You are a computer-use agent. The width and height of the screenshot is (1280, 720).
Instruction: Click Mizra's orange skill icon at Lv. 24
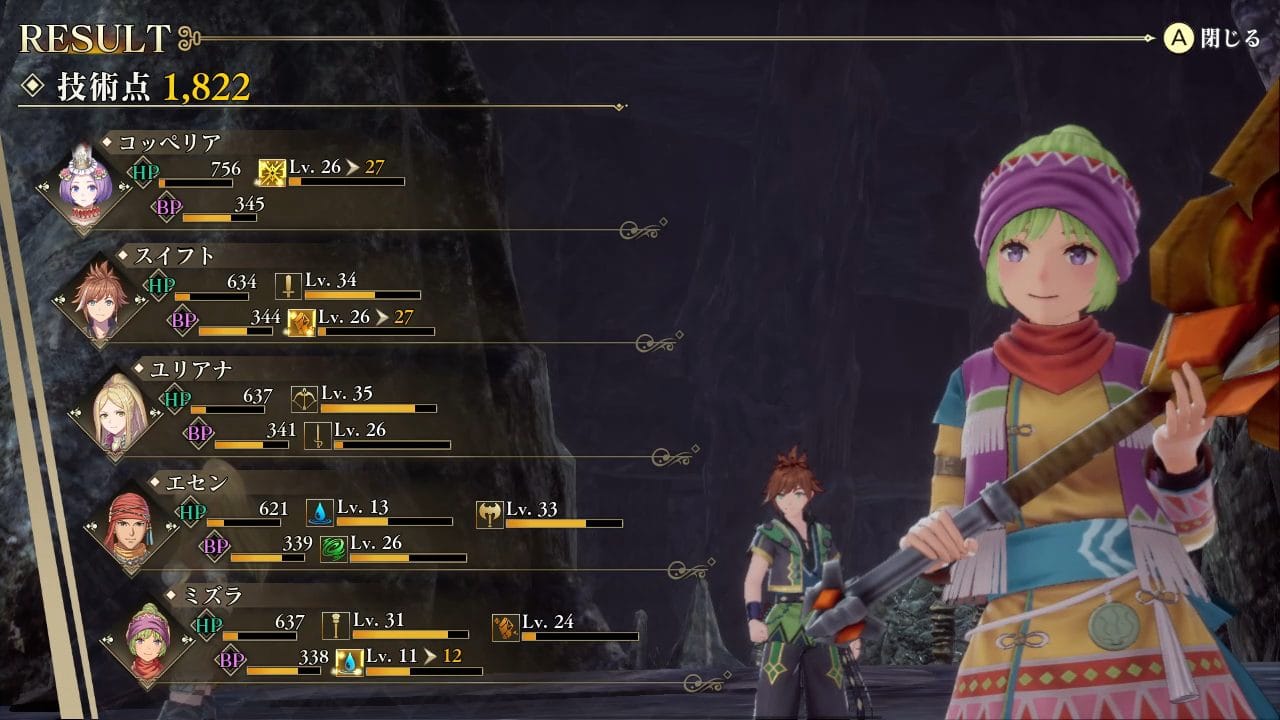(506, 628)
